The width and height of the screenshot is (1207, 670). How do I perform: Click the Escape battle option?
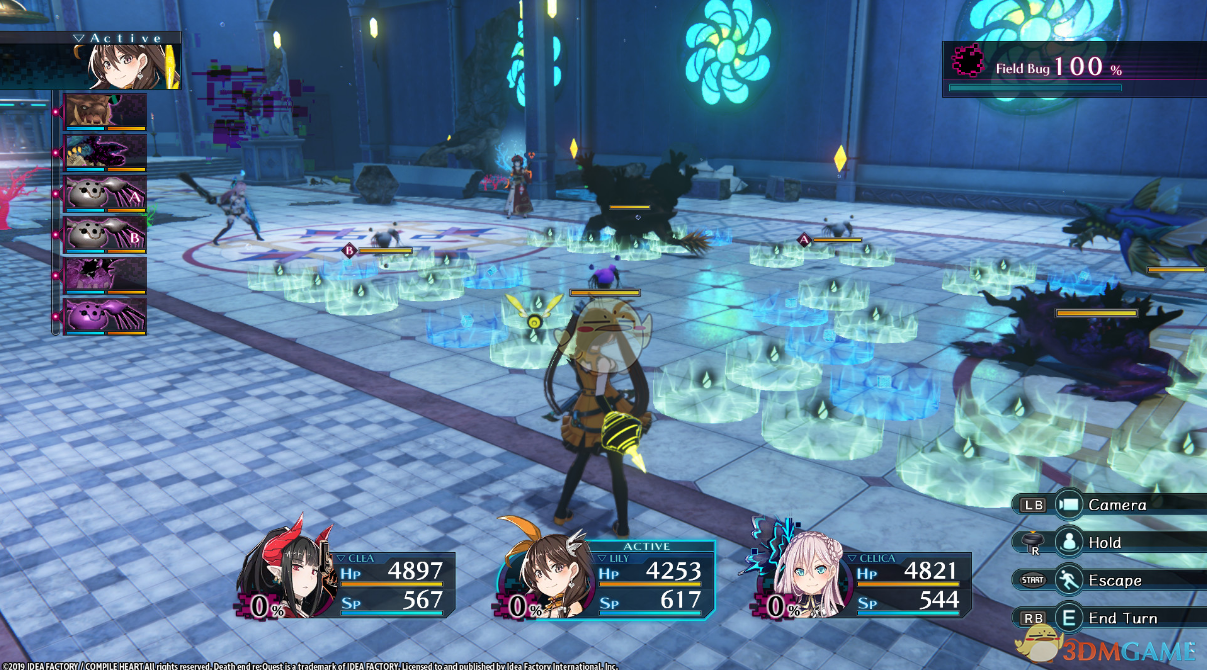[1114, 580]
